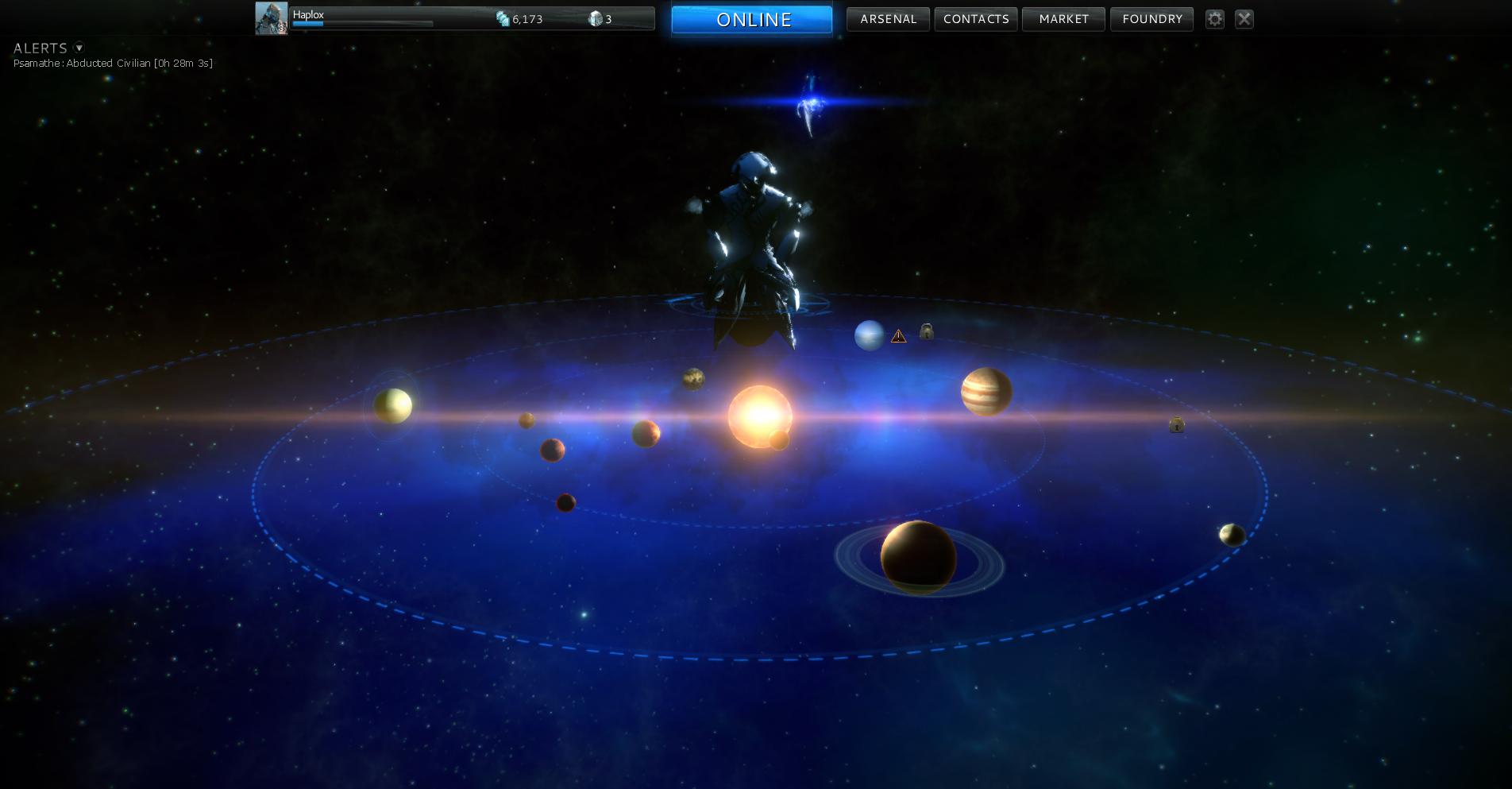Click the orange alert triangle marker
This screenshot has width=1512, height=789.
click(898, 336)
